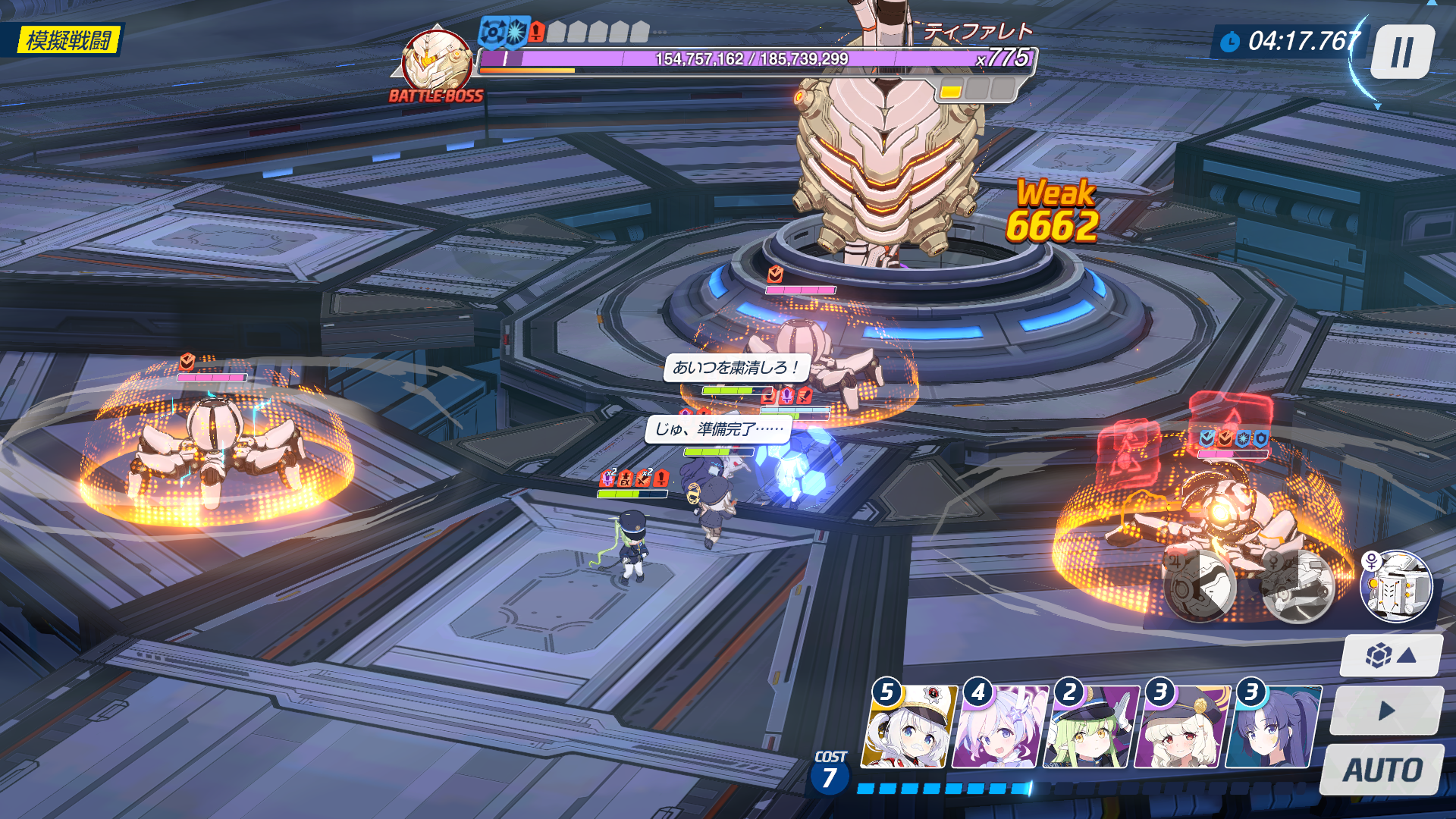Select the grayed-out tank vehicle skill icon
The width and height of the screenshot is (1456, 819).
pyautogui.click(x=1297, y=585)
